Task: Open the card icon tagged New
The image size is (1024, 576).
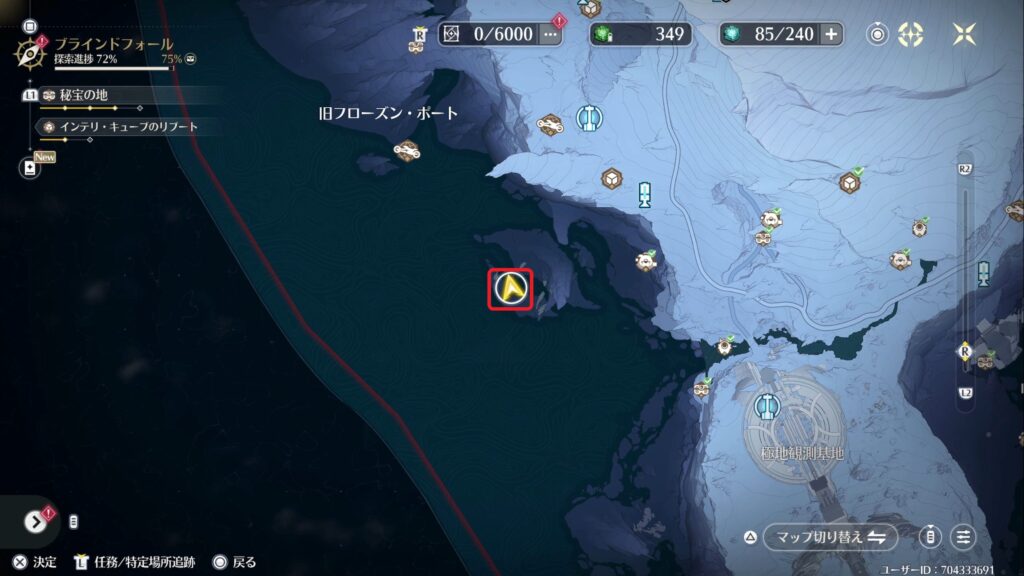Action: 30,168
